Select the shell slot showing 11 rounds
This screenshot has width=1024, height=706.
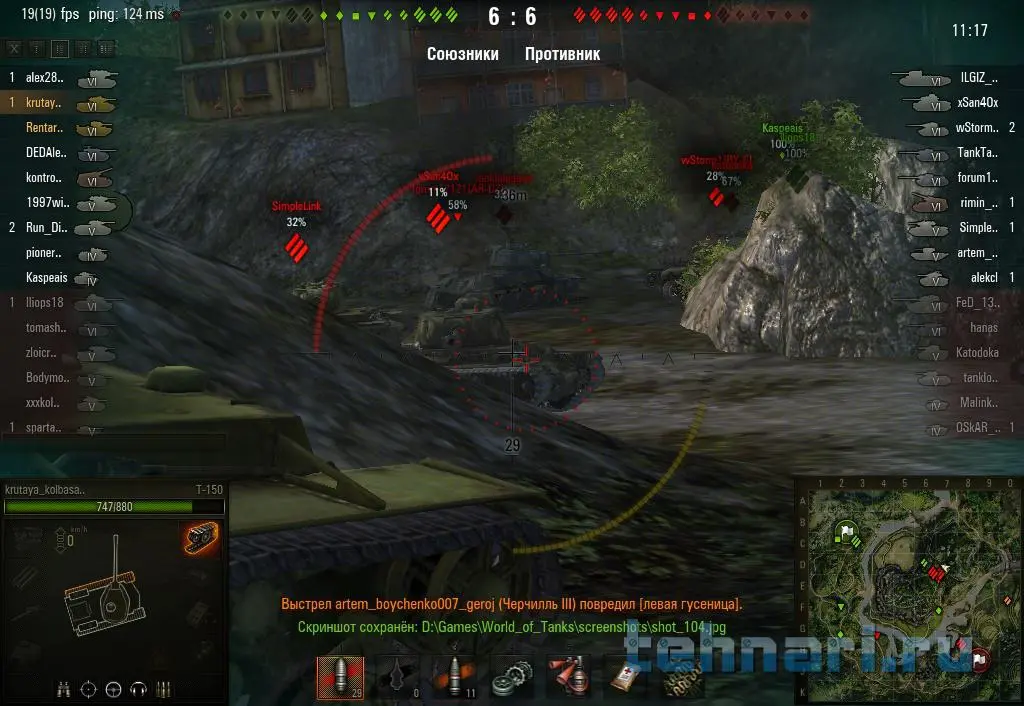coord(453,678)
